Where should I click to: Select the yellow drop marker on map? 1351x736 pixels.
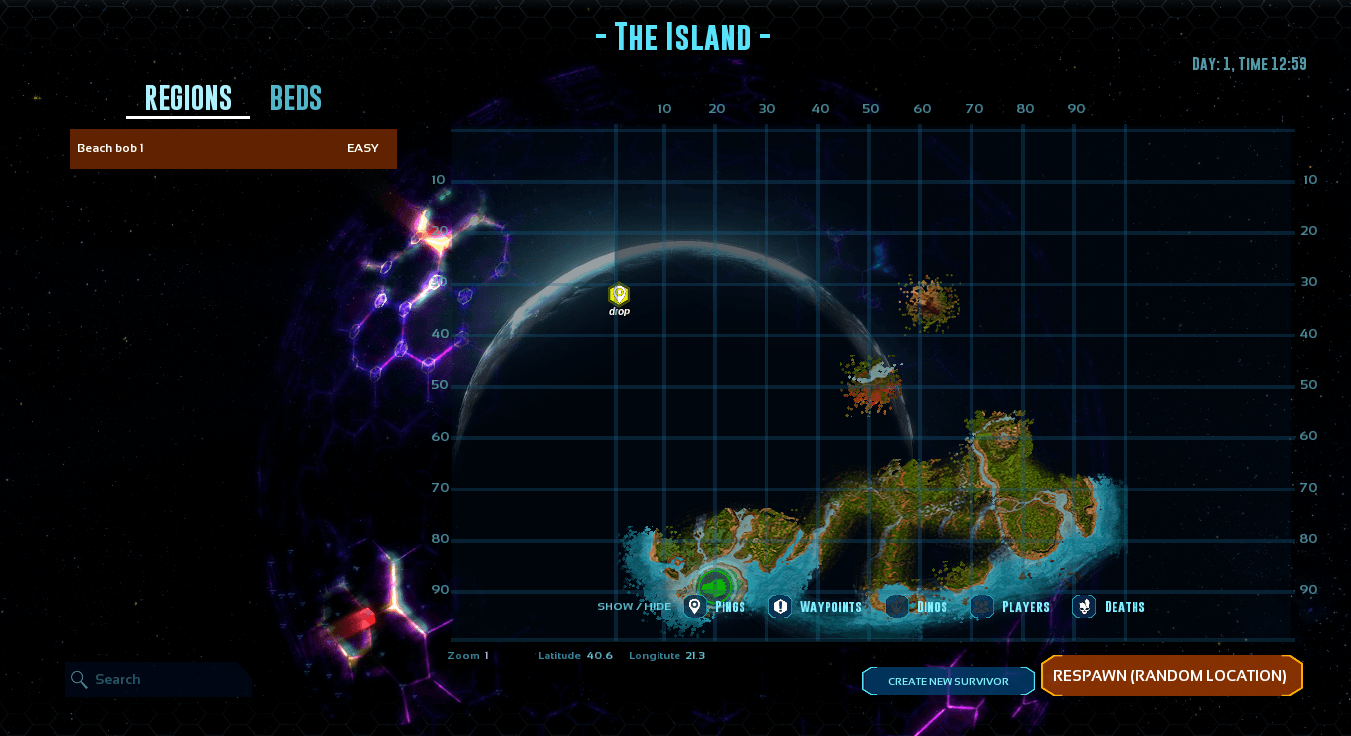[x=619, y=295]
